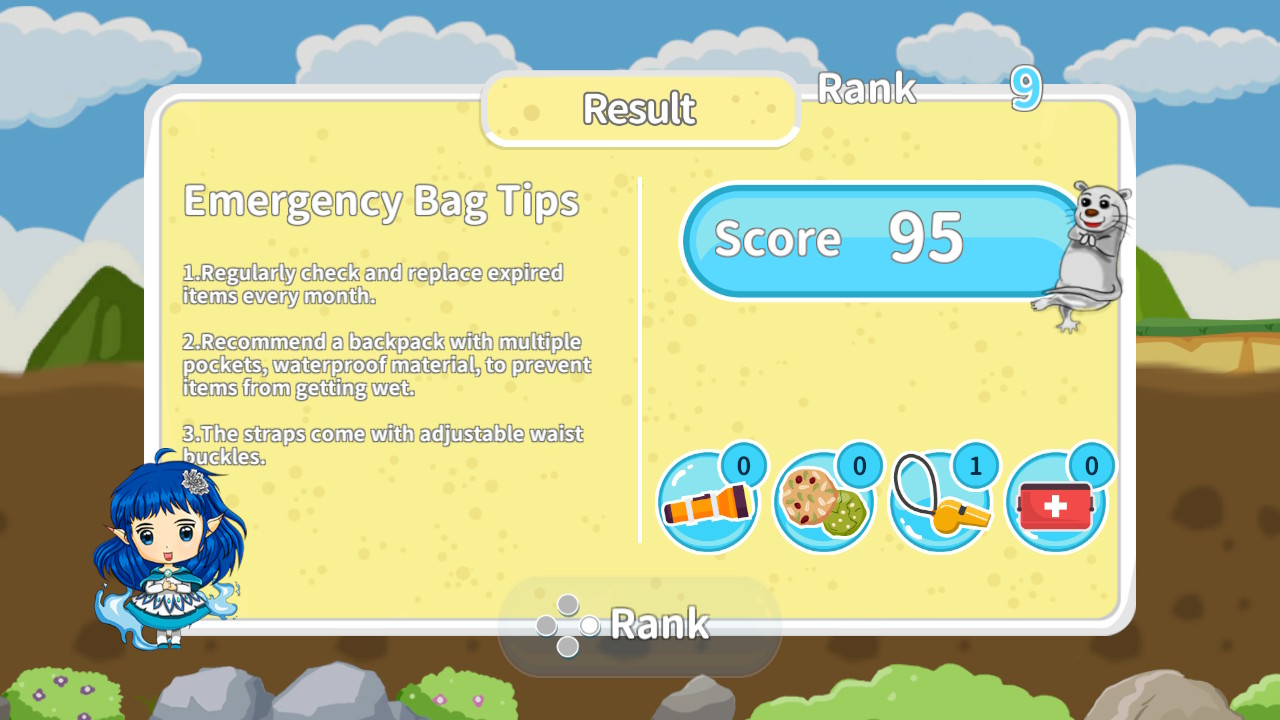
Task: Toggle the whistle count badge showing 1
Action: pyautogui.click(x=974, y=464)
